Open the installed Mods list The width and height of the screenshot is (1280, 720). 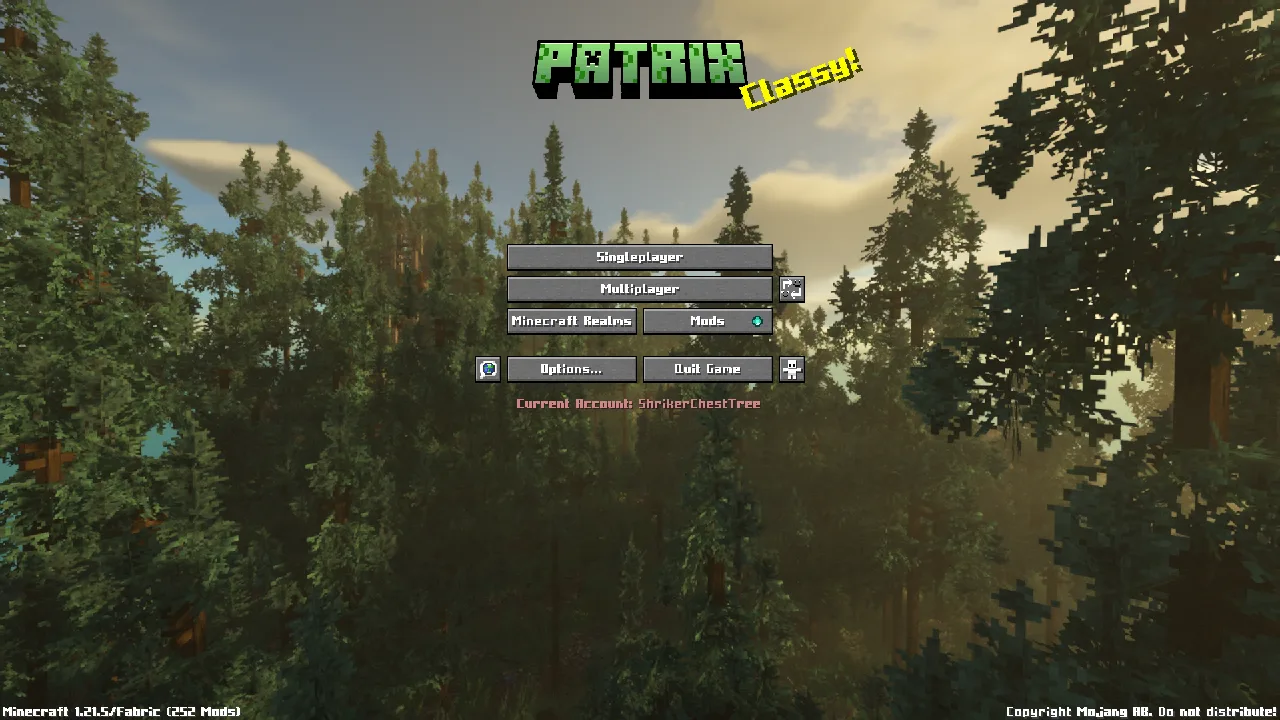(700, 321)
